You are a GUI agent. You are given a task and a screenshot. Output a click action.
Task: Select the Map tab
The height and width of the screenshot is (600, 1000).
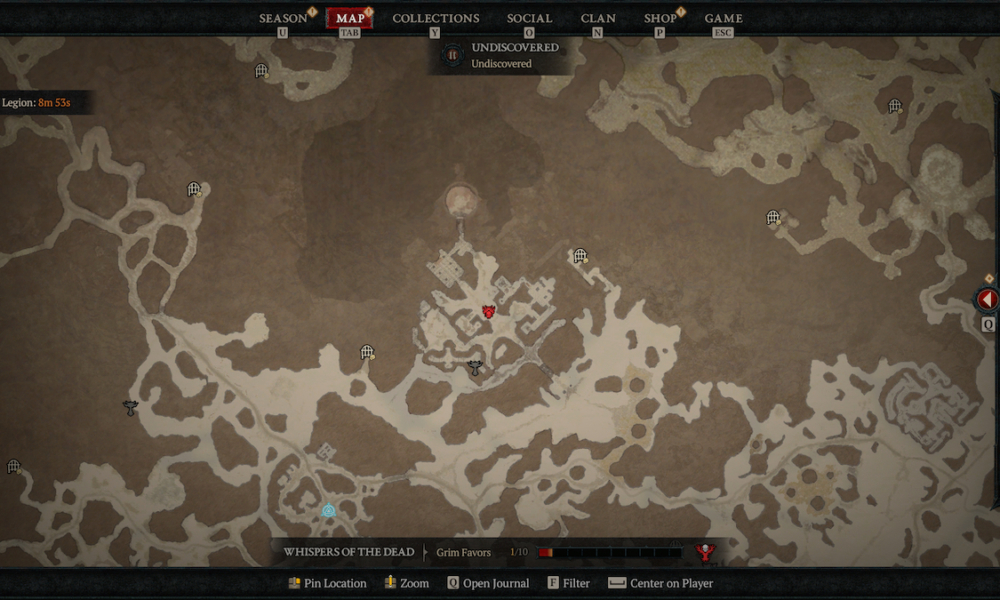(x=350, y=18)
